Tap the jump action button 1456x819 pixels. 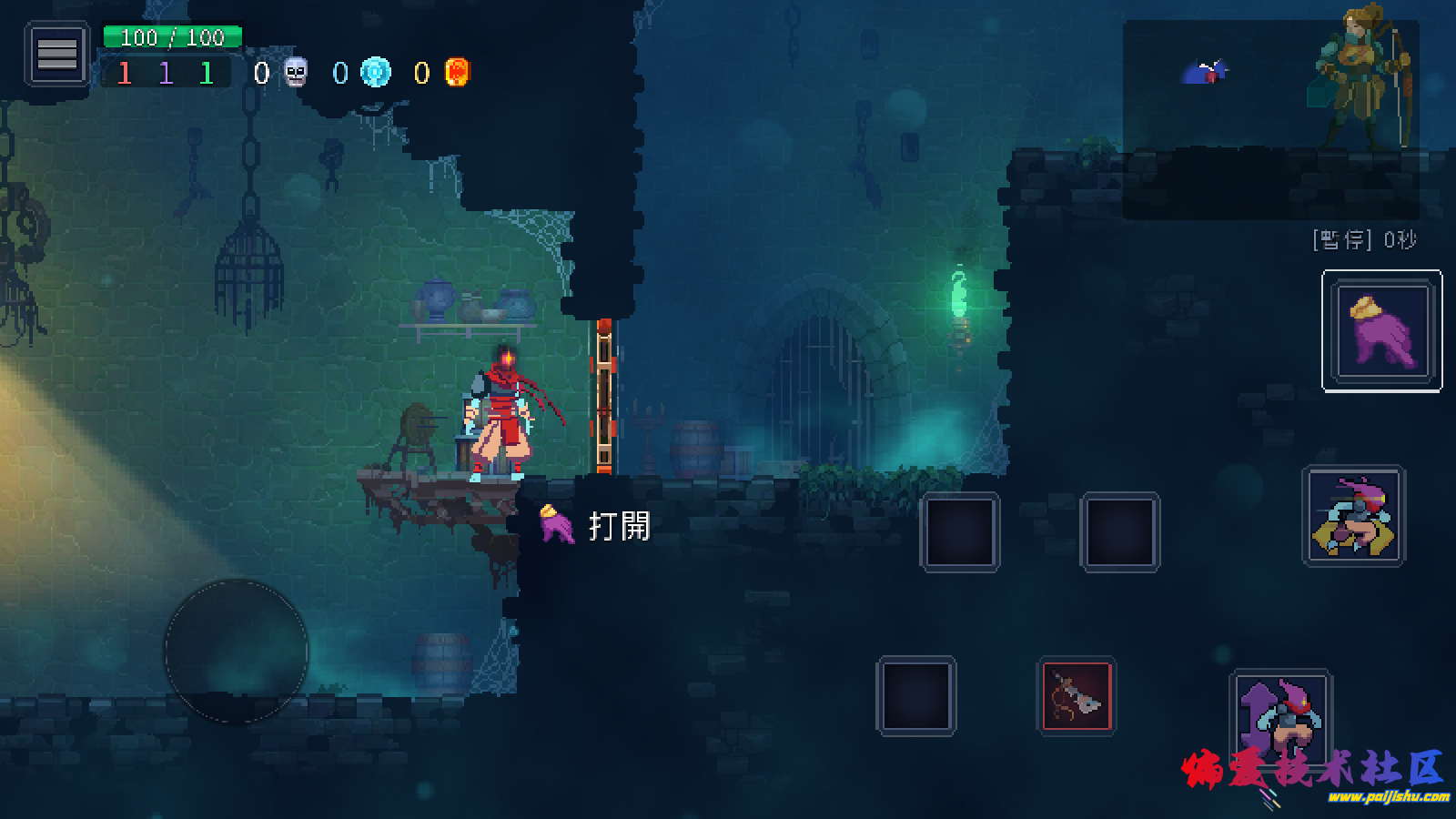click(x=1280, y=719)
